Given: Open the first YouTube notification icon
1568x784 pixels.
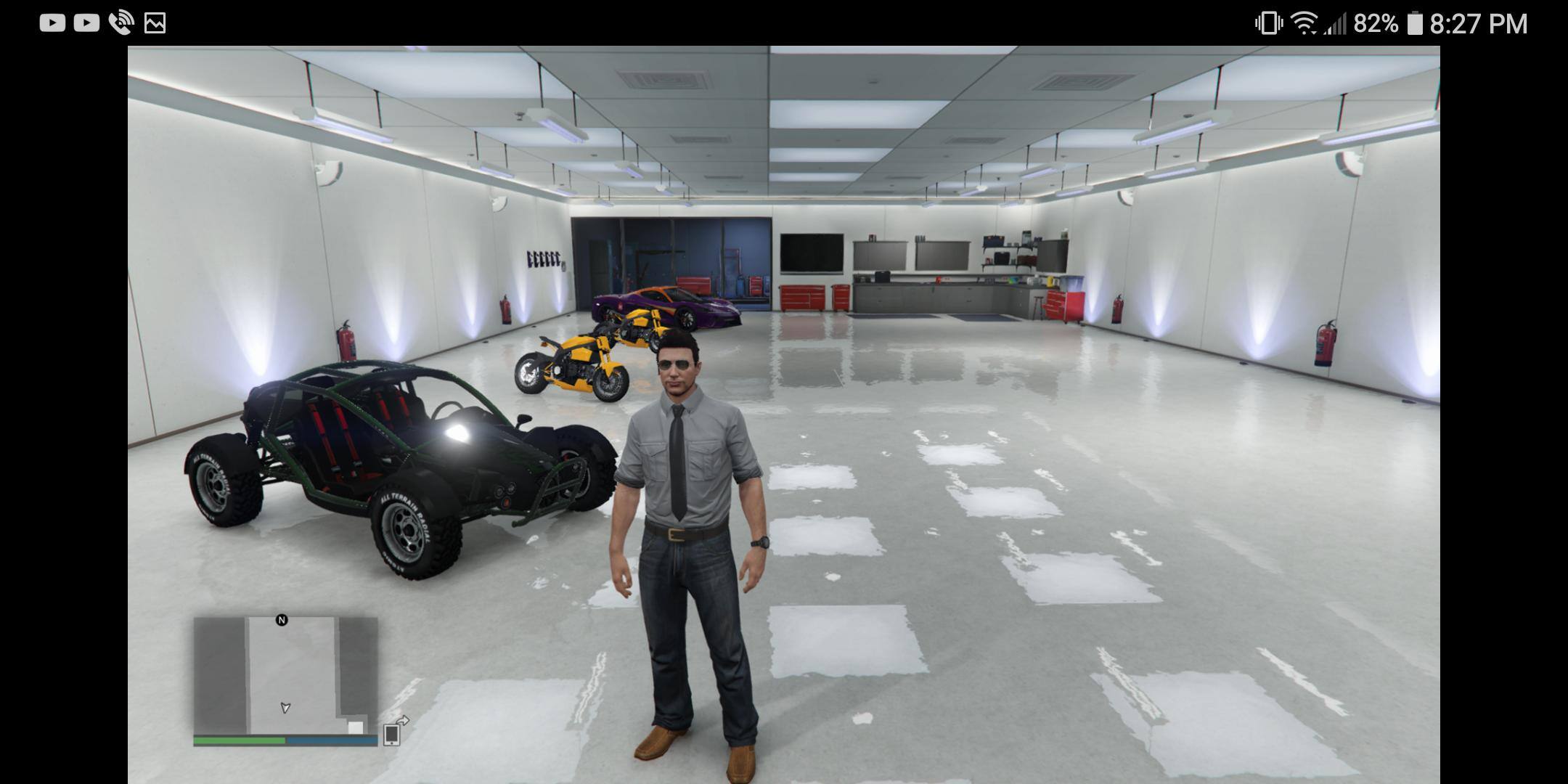Looking at the screenshot, I should 52,23.
